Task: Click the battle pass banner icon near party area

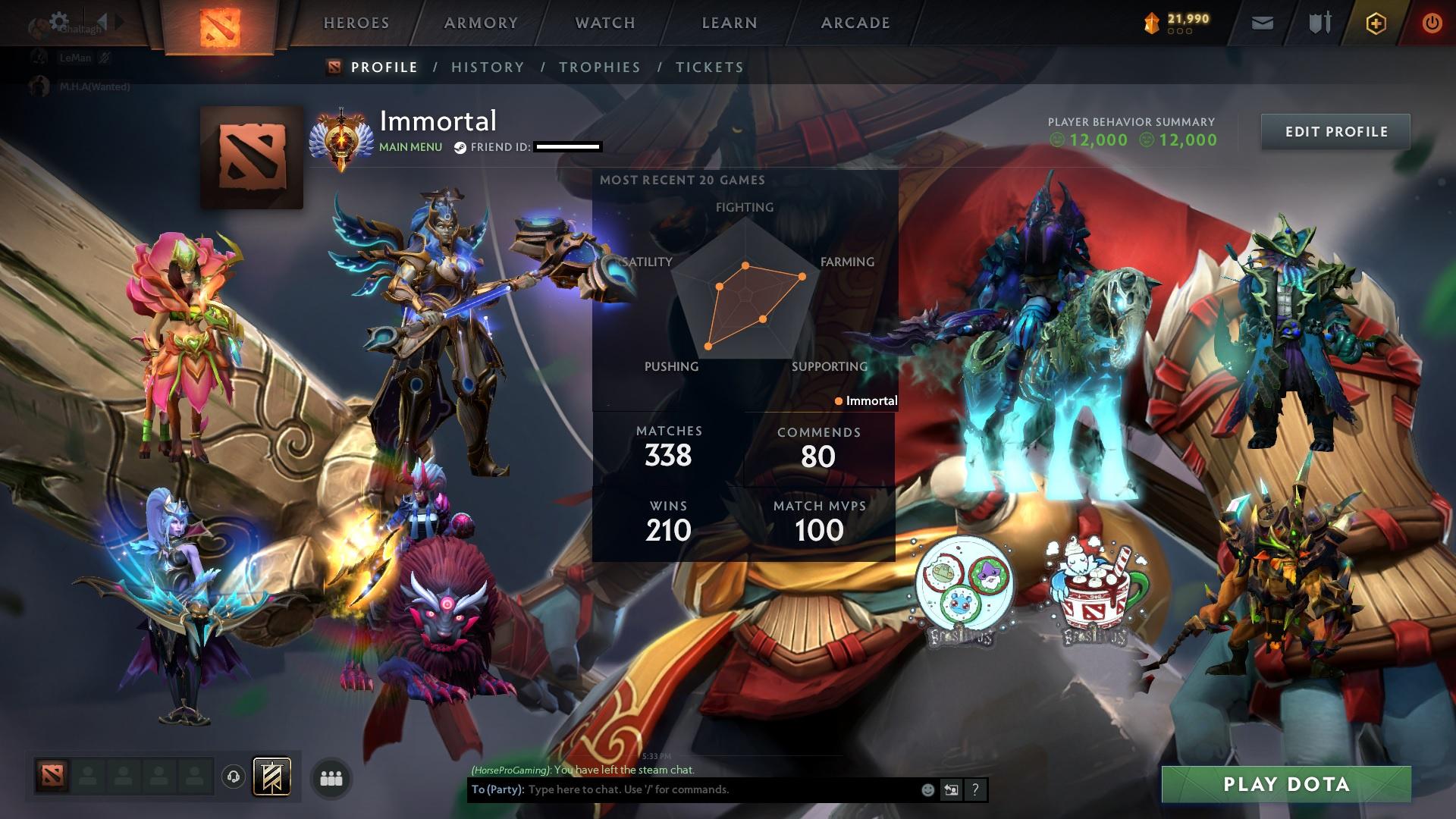Action: pos(271,777)
